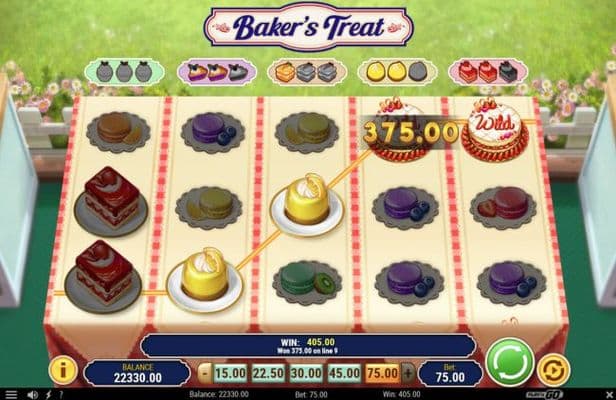
Task: Toggle sound with the speaker icon
Action: [x=30, y=394]
